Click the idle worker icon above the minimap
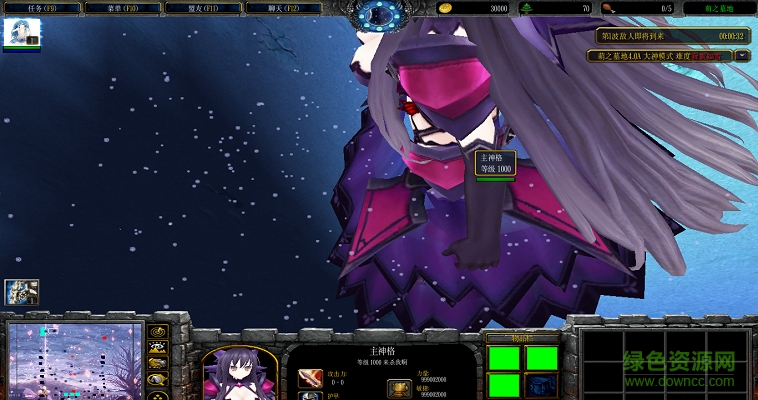Viewport: 758px width, 400px height. tap(21, 291)
